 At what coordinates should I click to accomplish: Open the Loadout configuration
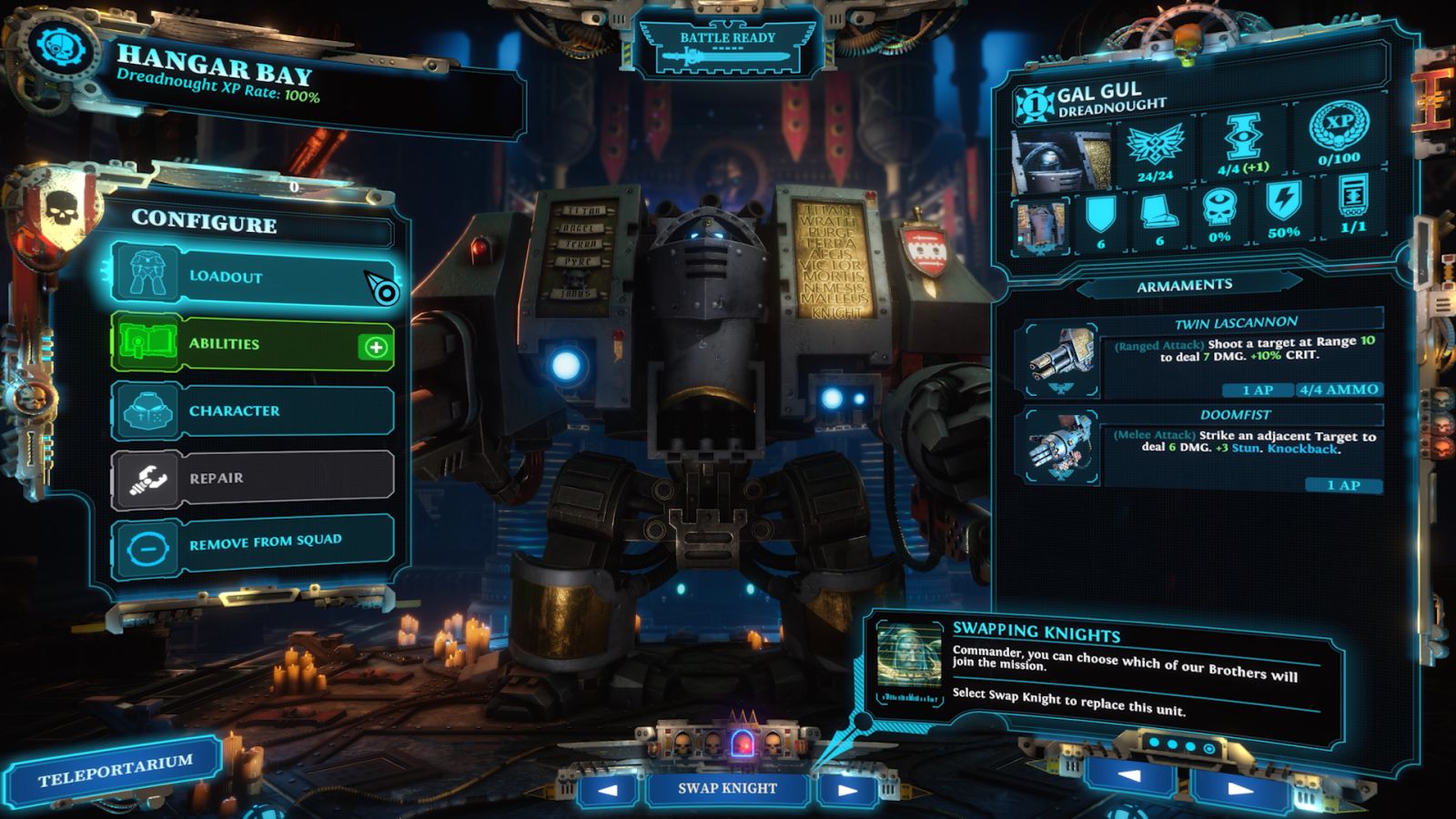point(252,275)
